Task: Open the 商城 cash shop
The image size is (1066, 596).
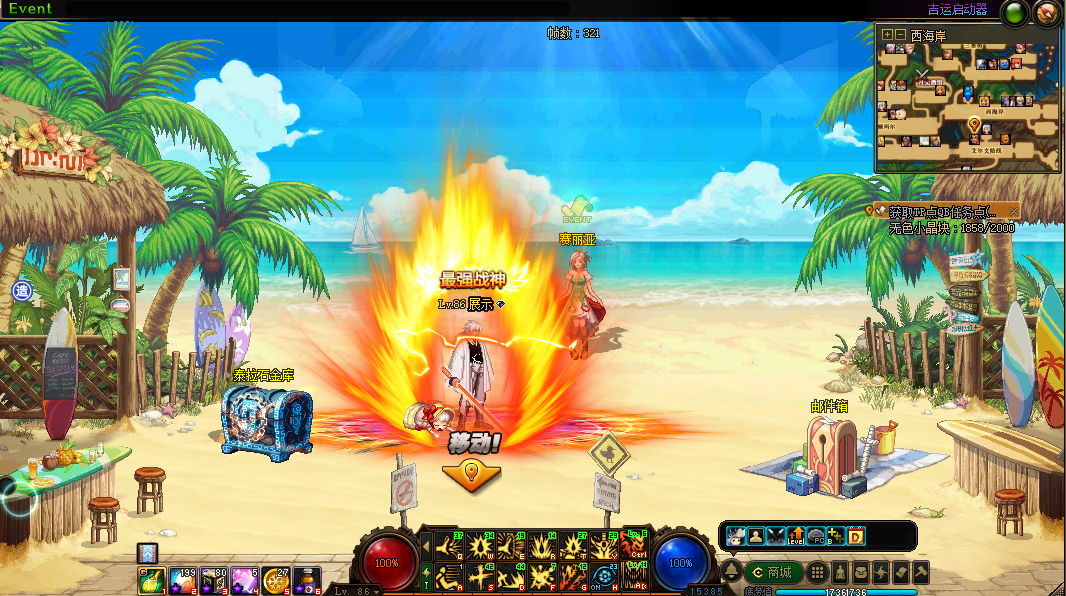Action: [773, 573]
